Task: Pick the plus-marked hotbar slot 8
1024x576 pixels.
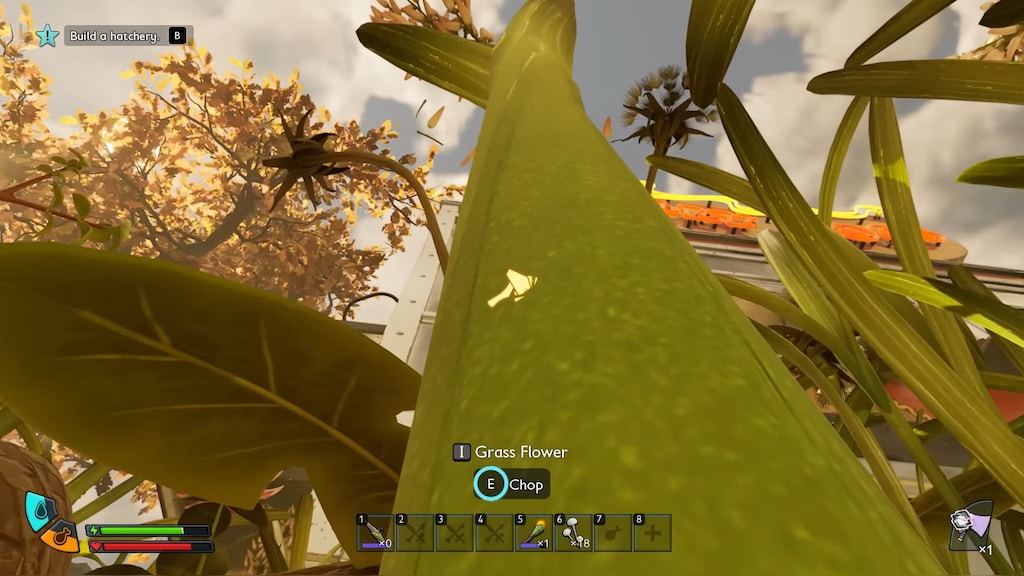Action: tap(652, 533)
